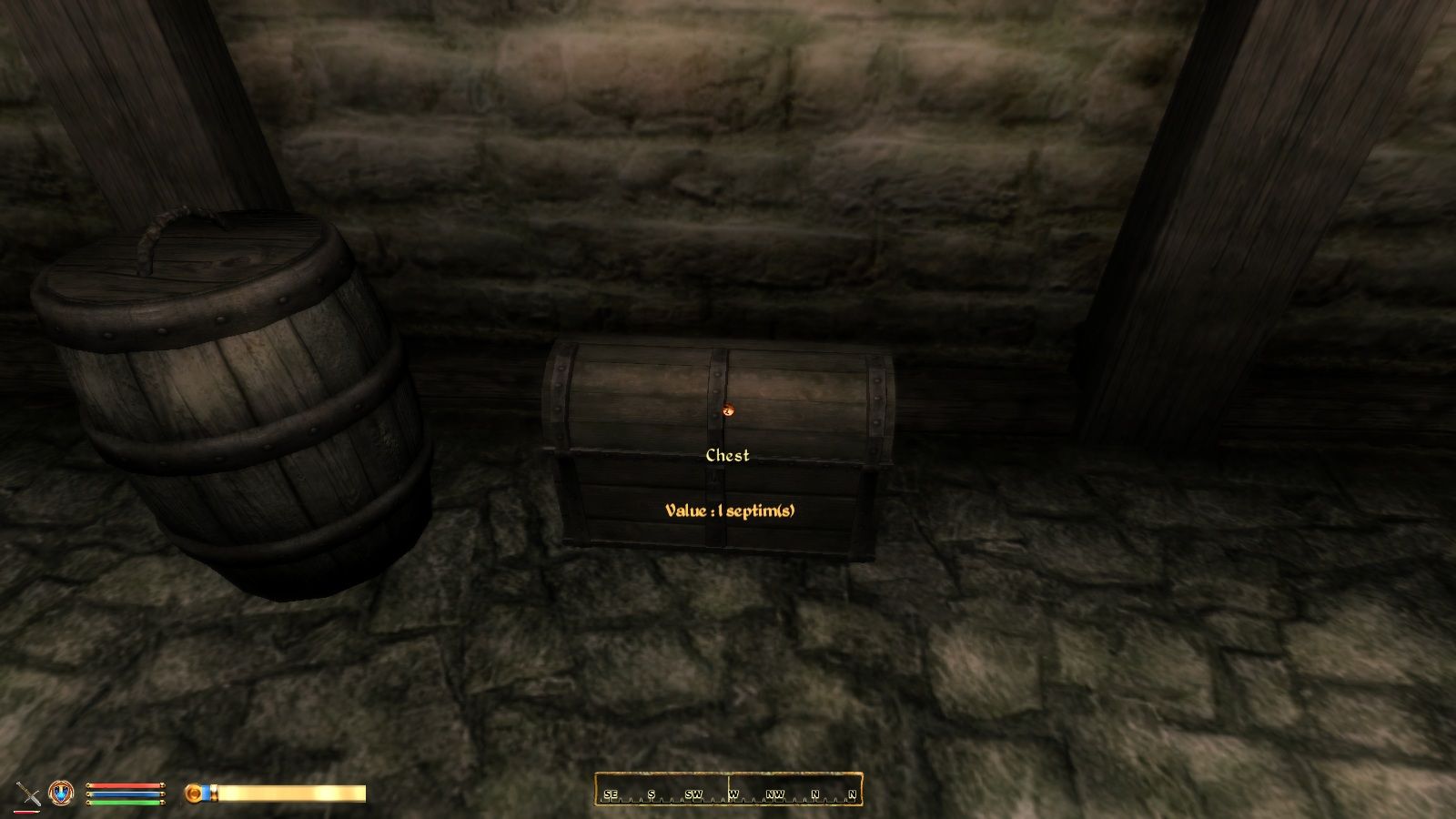The width and height of the screenshot is (1456, 819).
Task: Click the golden enchantment charge meter
Action: click(291, 792)
